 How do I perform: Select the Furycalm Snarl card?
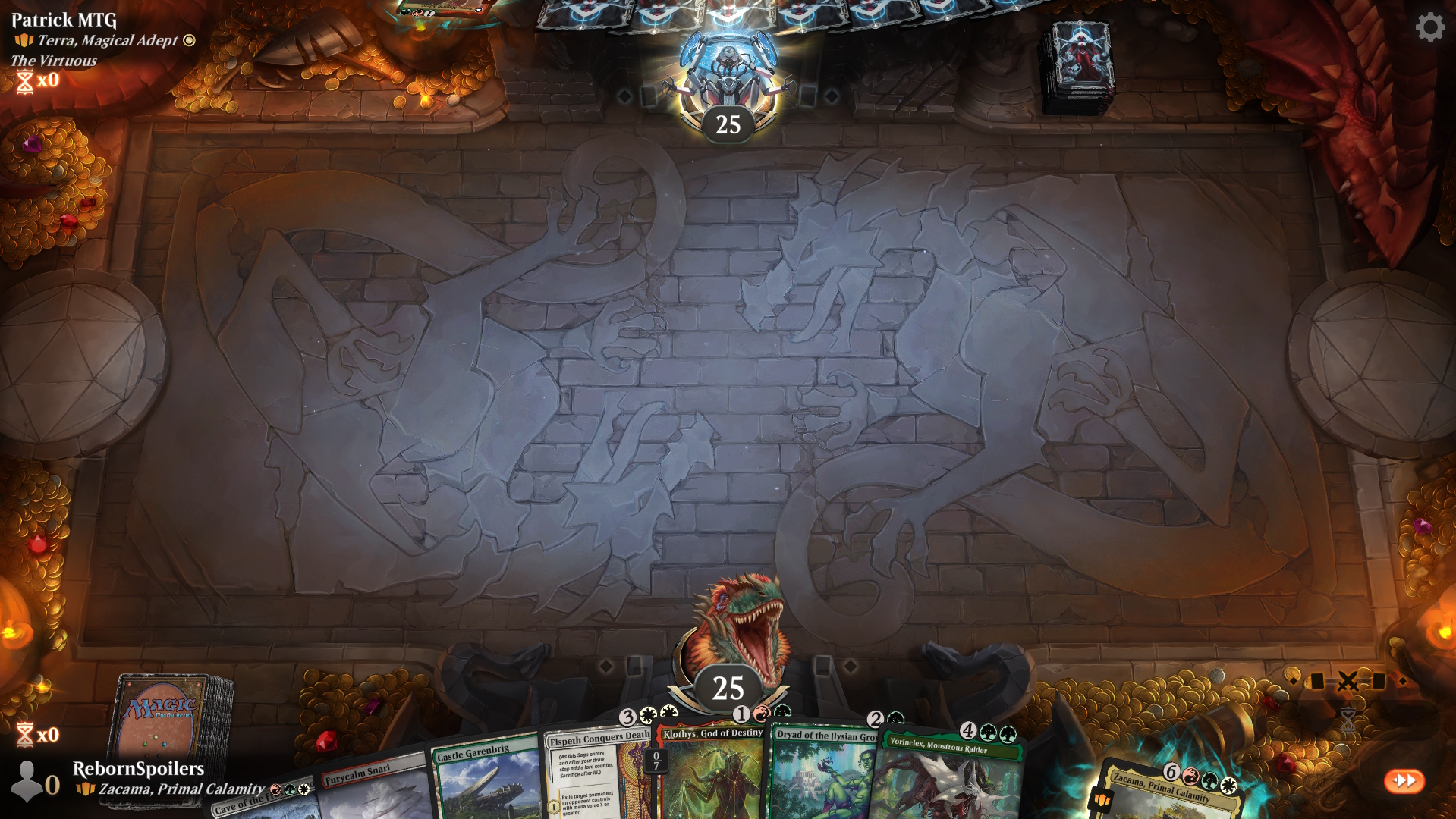(372, 789)
